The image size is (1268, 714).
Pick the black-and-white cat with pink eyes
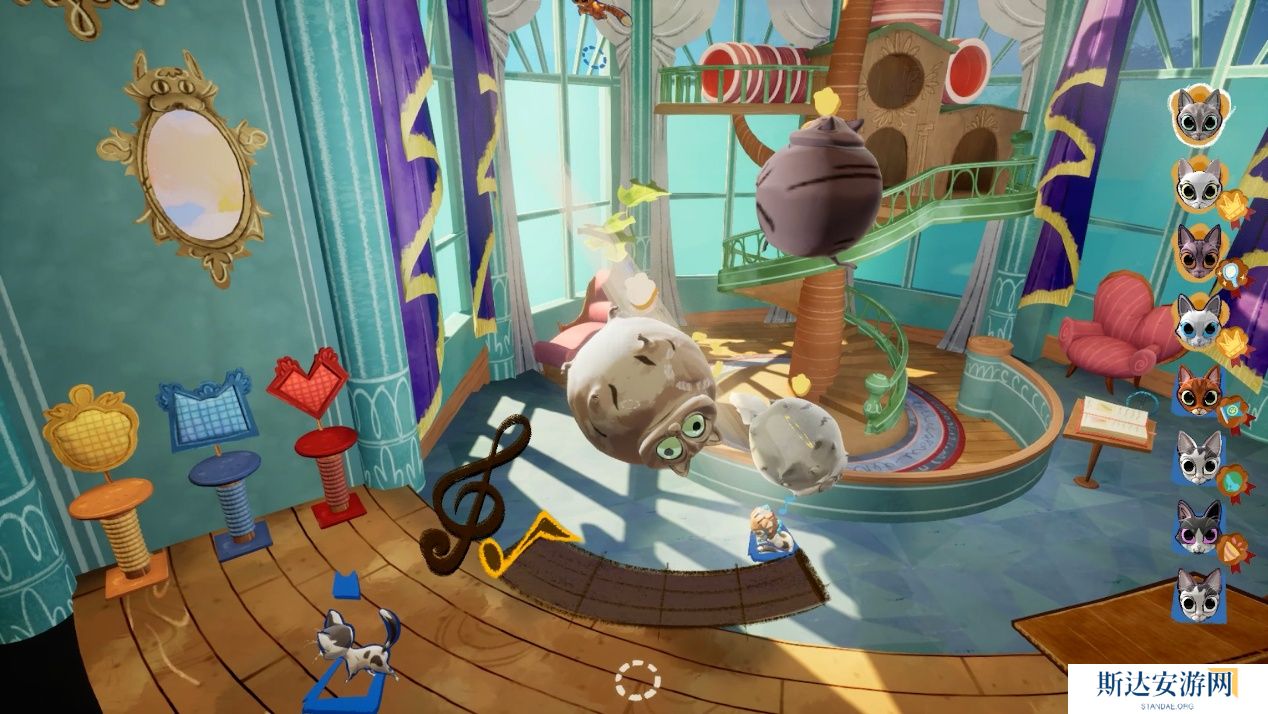(1198, 526)
